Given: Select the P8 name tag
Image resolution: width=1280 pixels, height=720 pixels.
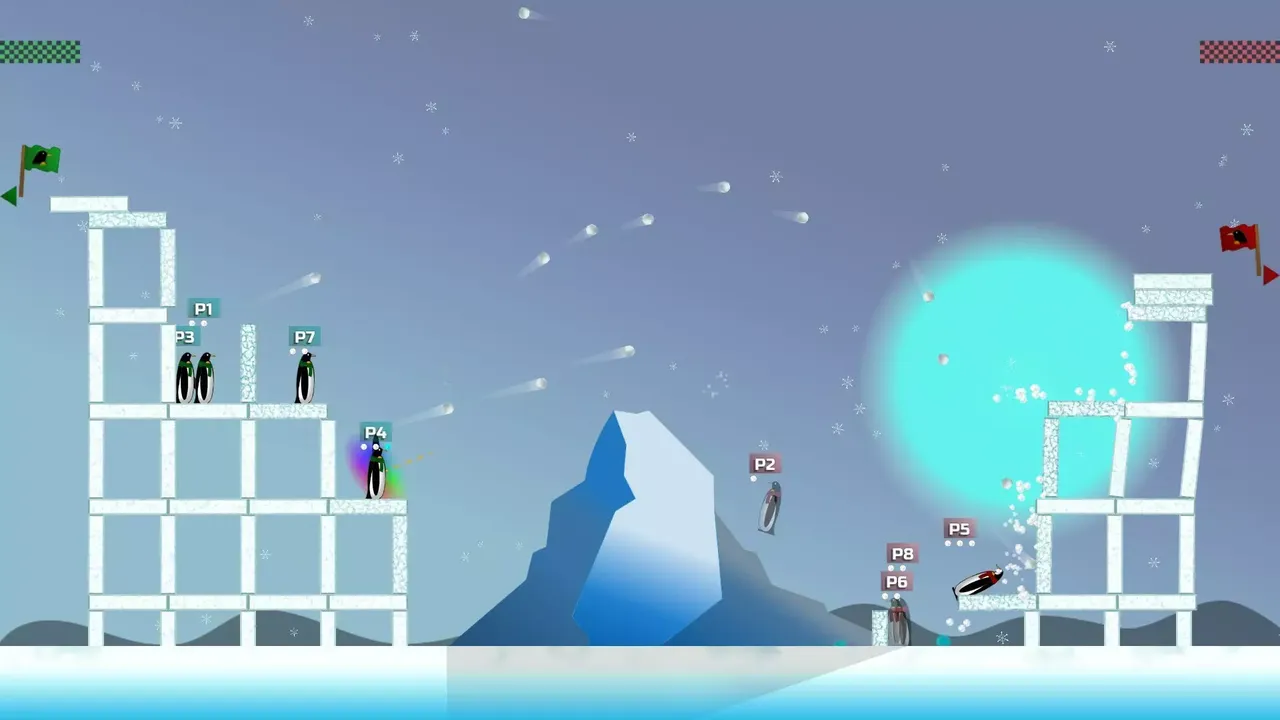Looking at the screenshot, I should tap(903, 553).
